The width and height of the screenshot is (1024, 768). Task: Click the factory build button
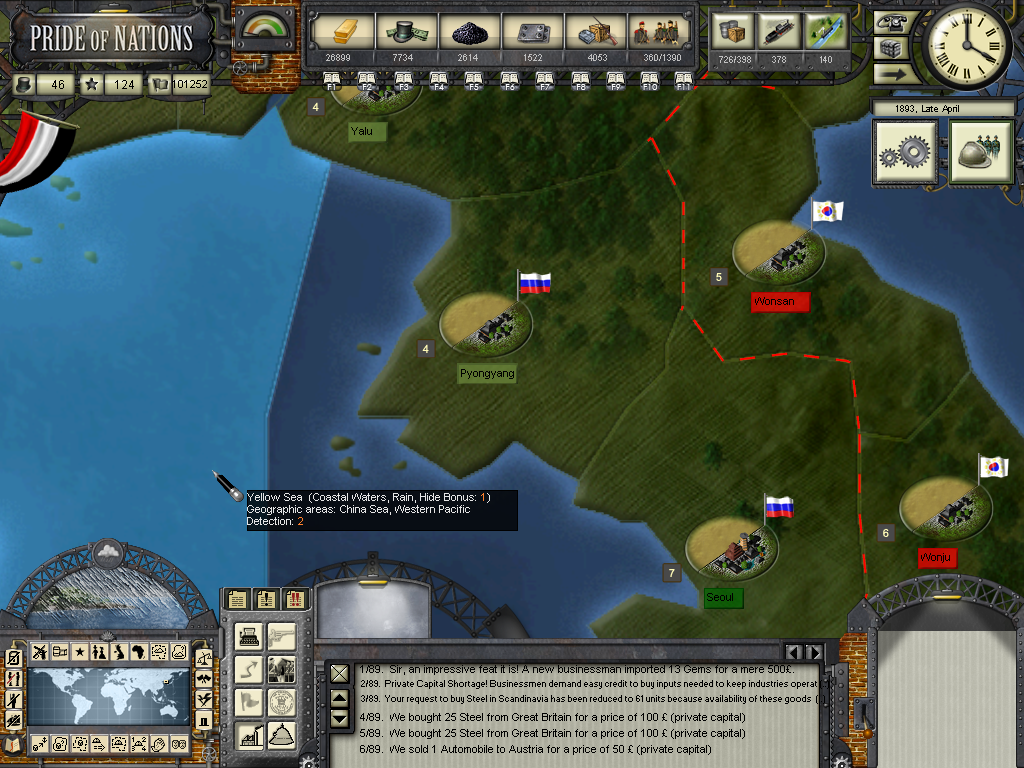pos(250,735)
